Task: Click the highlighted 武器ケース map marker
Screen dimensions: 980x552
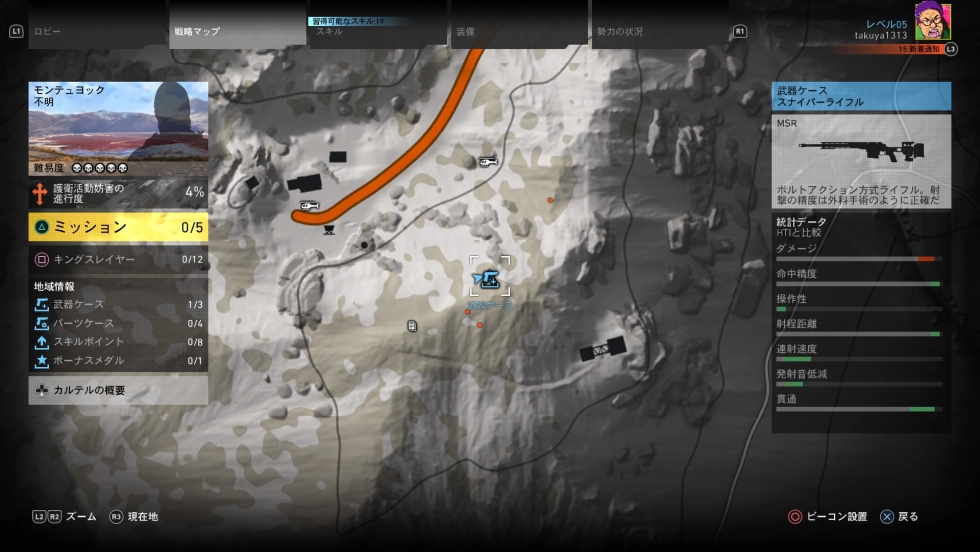Action: 490,277
